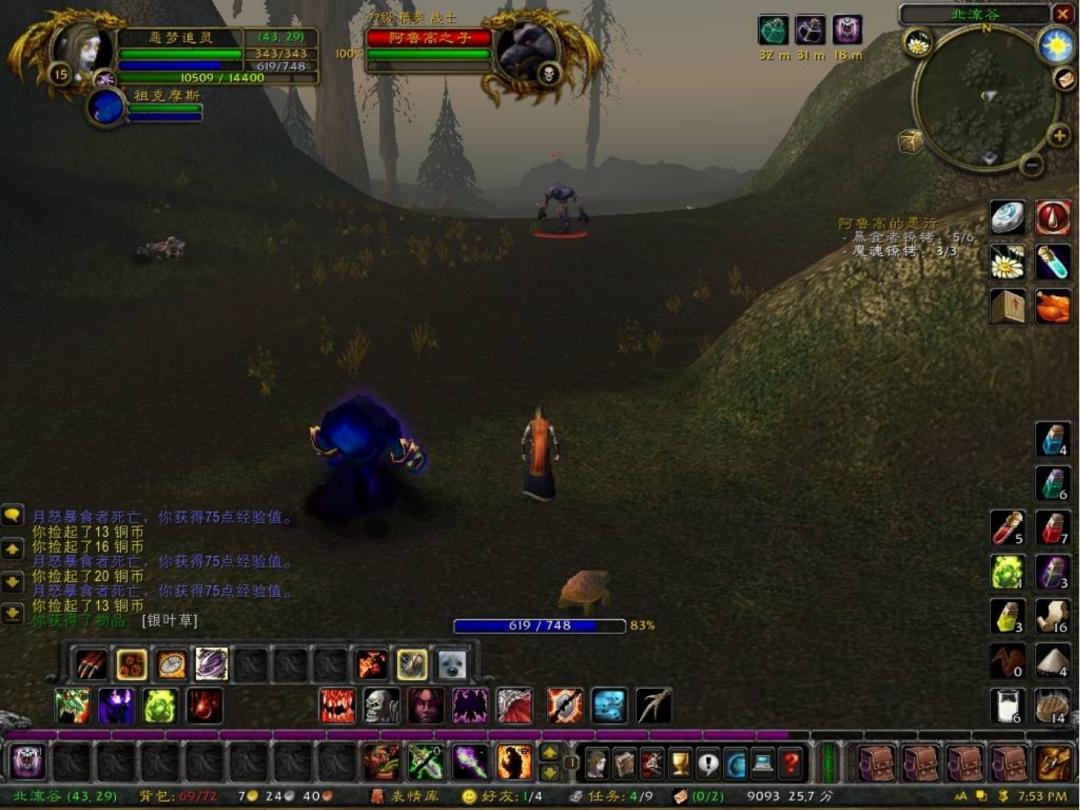Open the golden backpack bag slot

point(1054,764)
